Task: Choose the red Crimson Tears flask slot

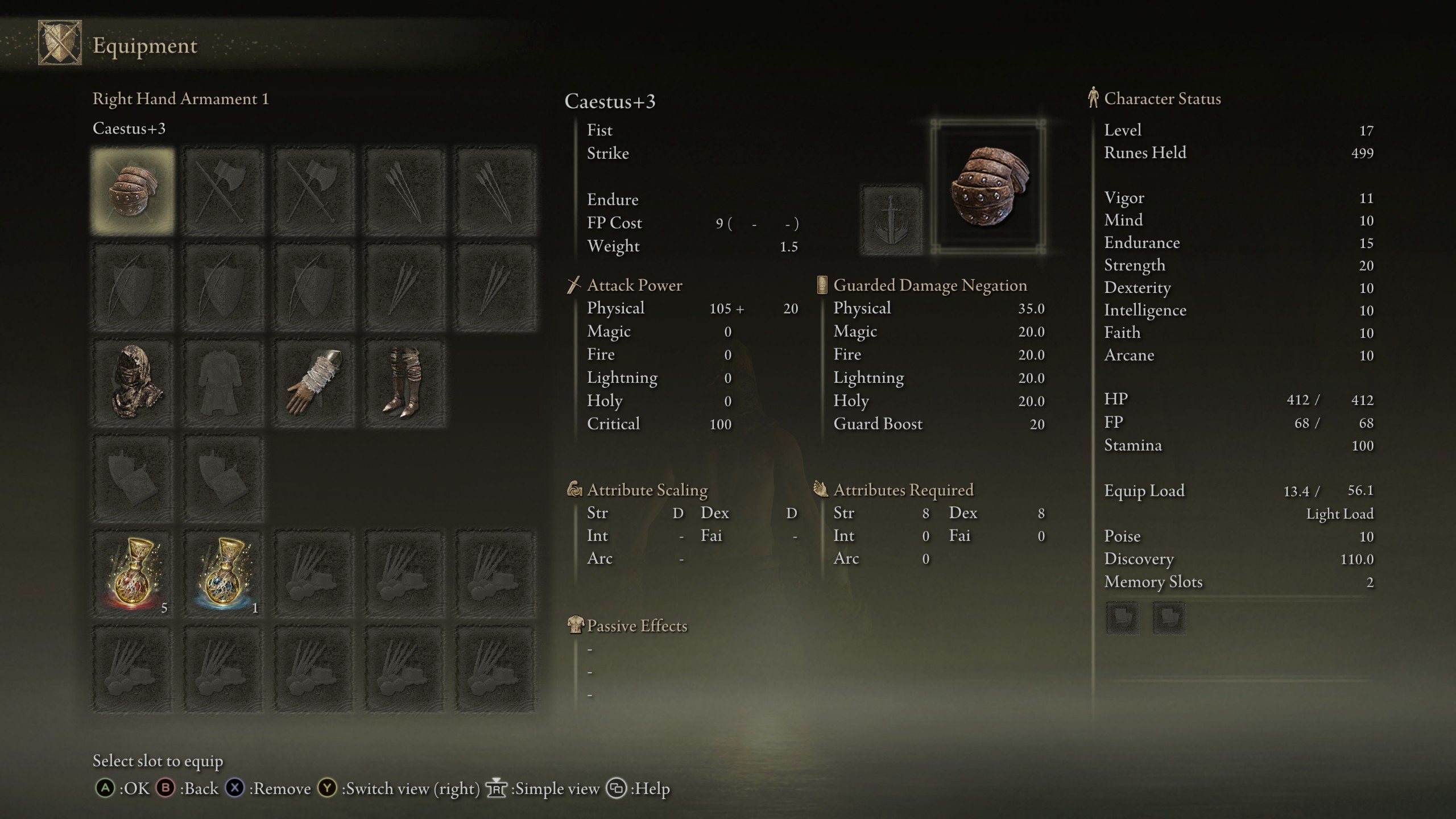Action: pos(133,574)
